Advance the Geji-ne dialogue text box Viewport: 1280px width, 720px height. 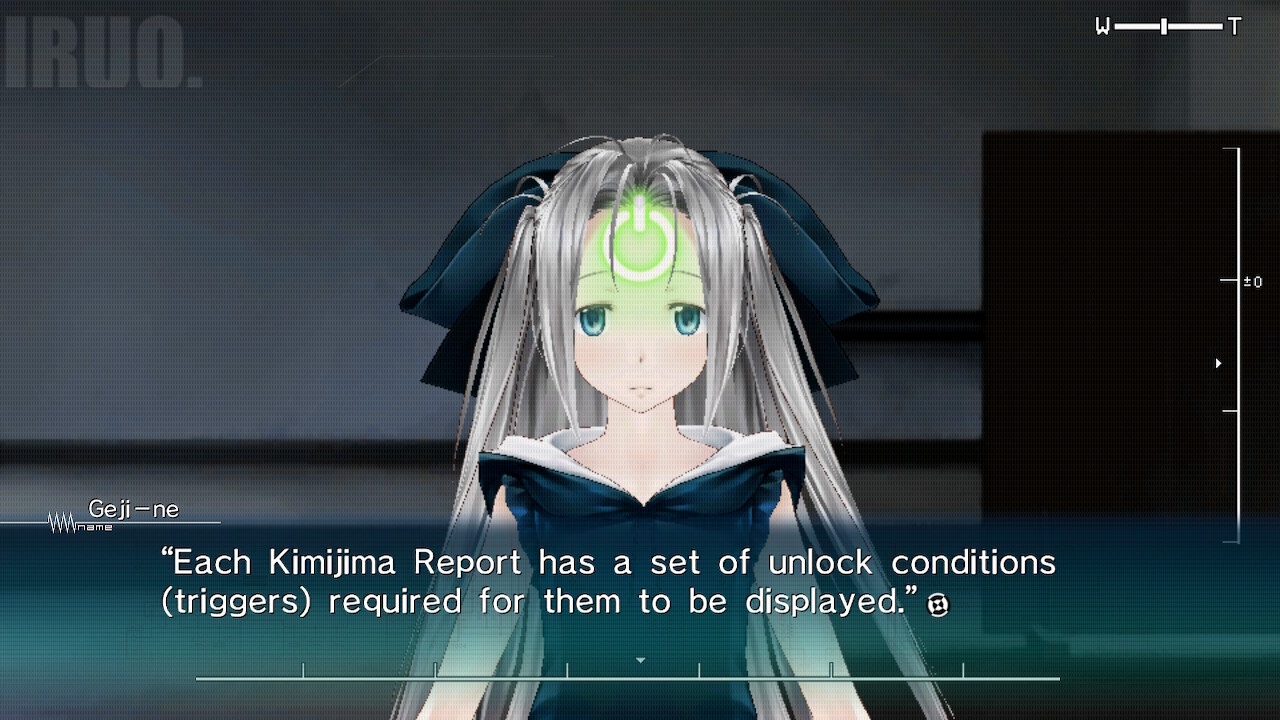tap(608, 582)
